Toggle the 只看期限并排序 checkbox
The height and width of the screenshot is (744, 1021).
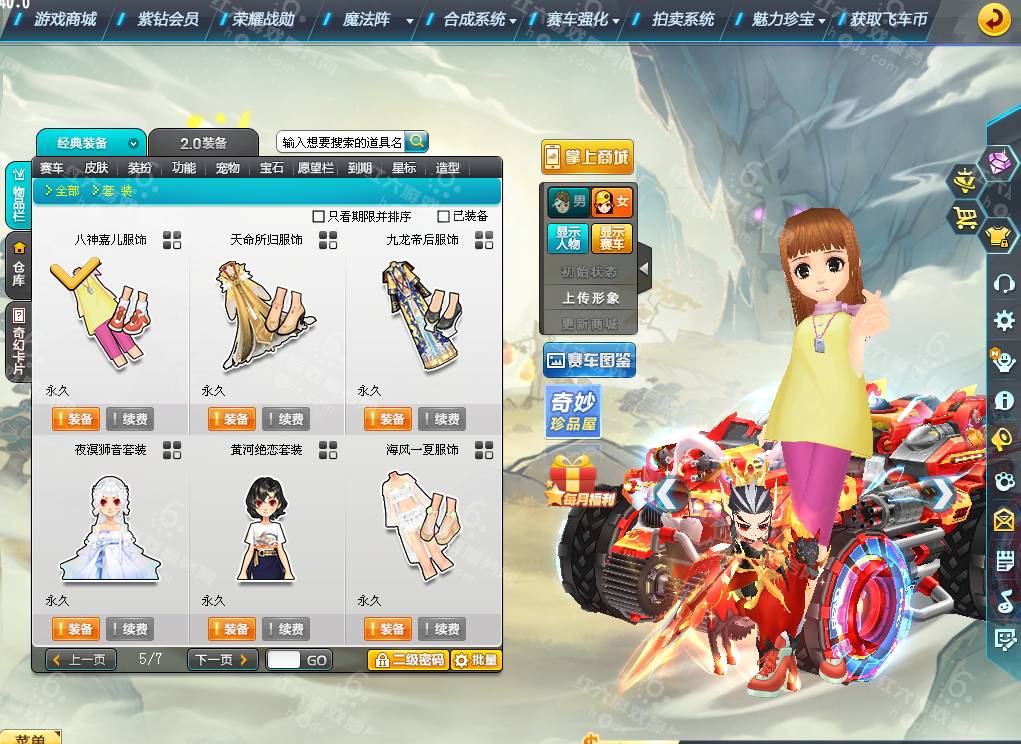click(319, 216)
